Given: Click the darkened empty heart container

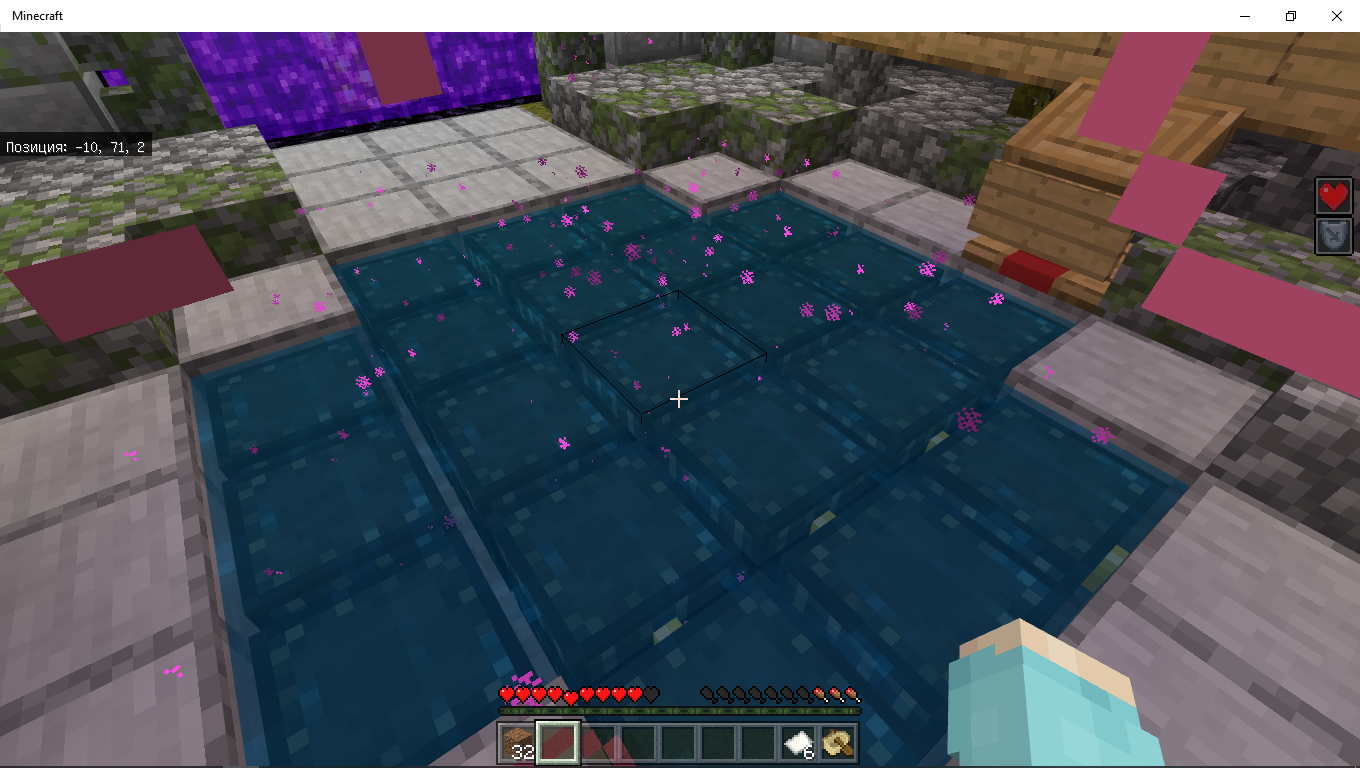Looking at the screenshot, I should [x=650, y=694].
